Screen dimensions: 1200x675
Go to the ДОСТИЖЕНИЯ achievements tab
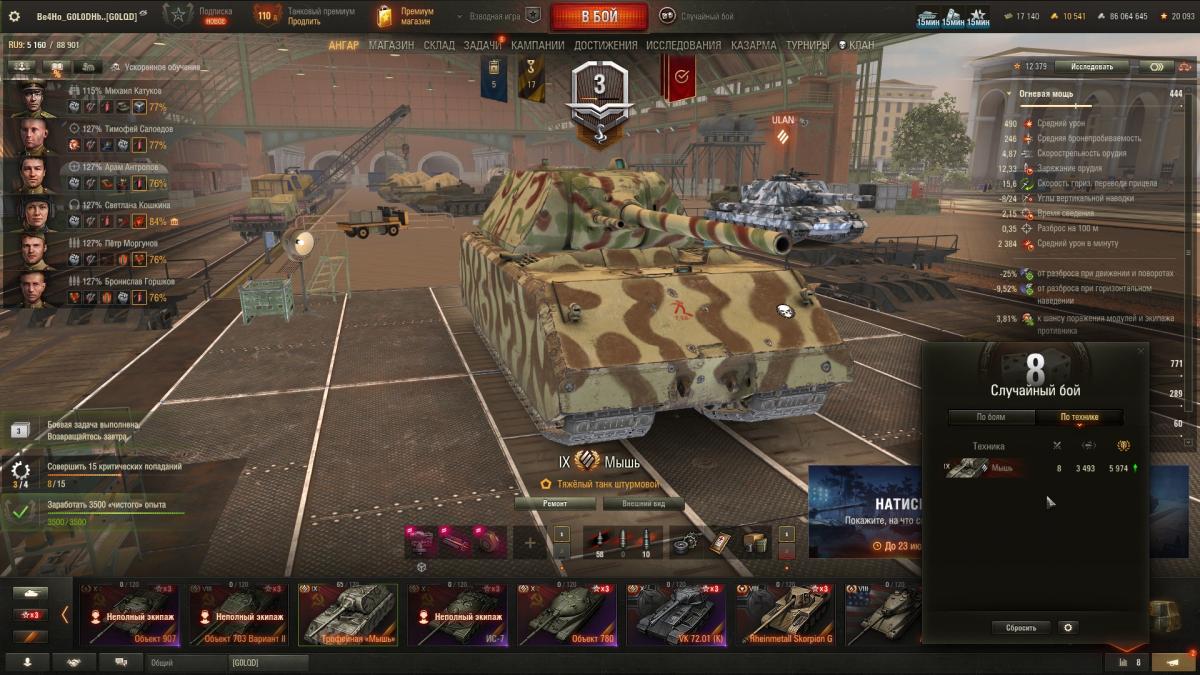pos(606,45)
